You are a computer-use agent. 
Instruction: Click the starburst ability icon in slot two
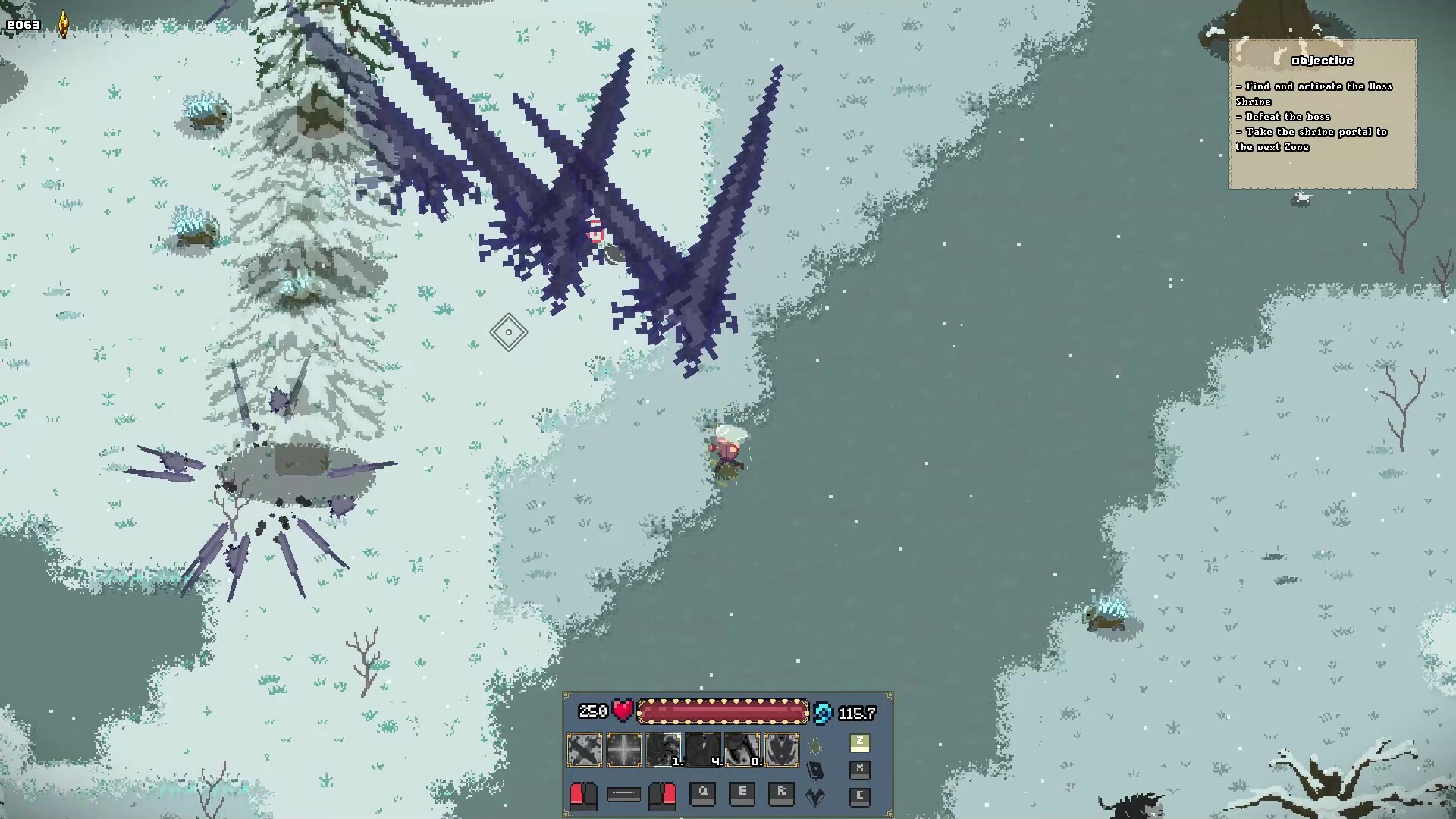pyautogui.click(x=624, y=749)
